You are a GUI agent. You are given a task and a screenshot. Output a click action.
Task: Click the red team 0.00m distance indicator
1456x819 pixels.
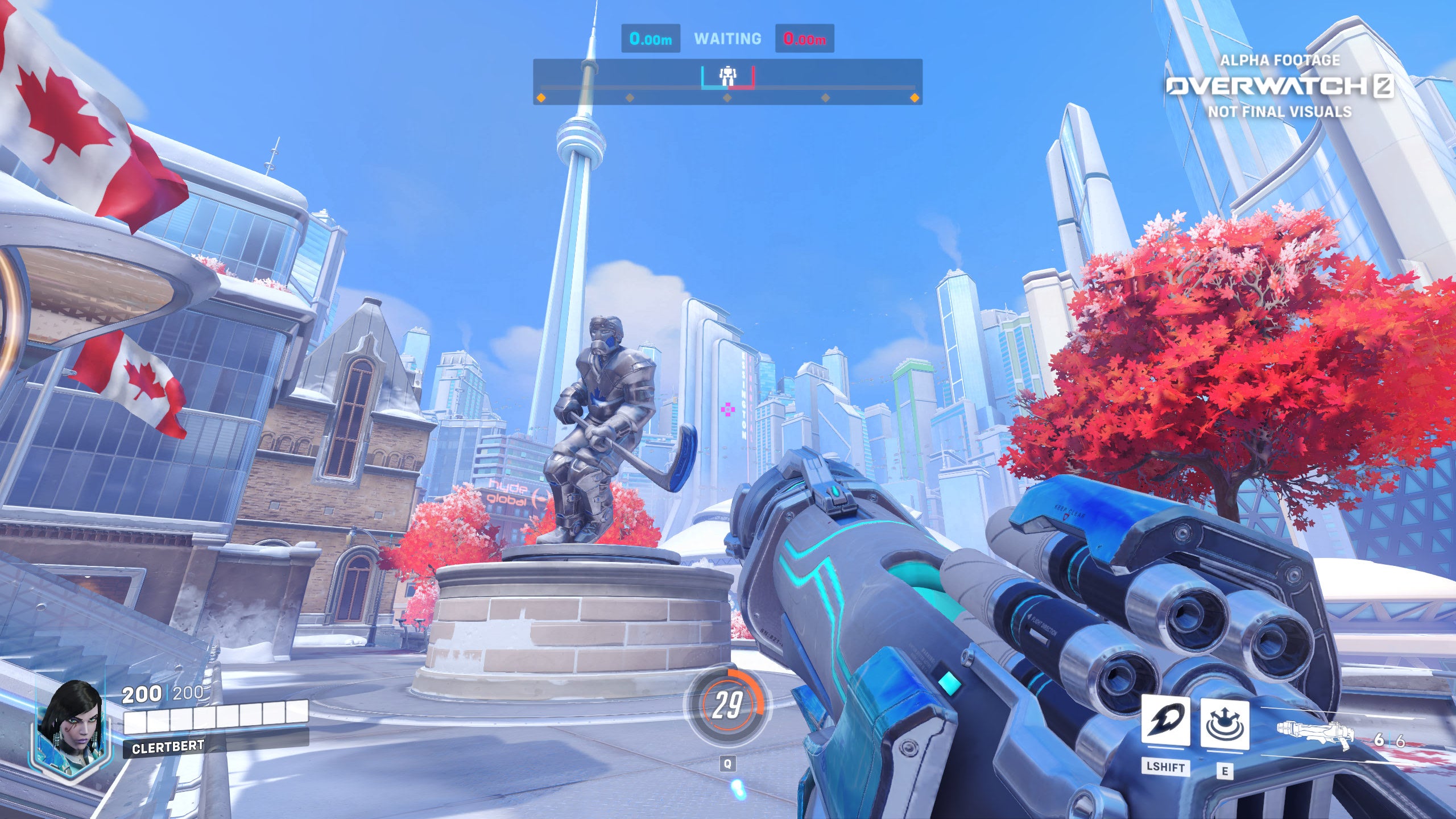(x=803, y=38)
